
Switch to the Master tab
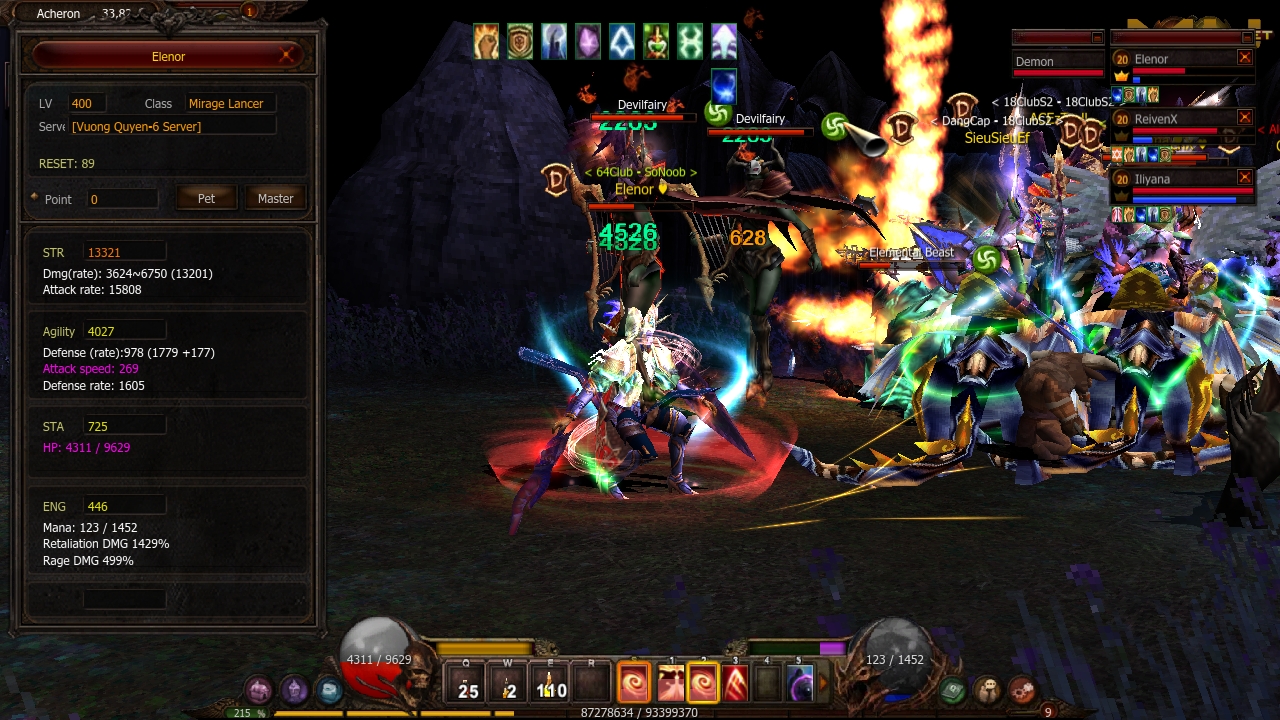coord(275,198)
